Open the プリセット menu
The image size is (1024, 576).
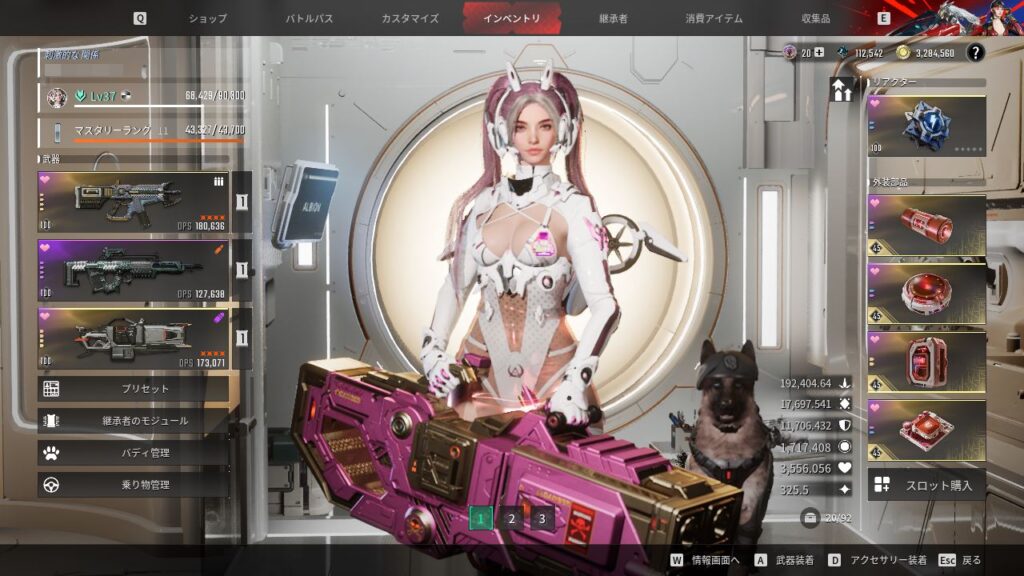point(133,388)
